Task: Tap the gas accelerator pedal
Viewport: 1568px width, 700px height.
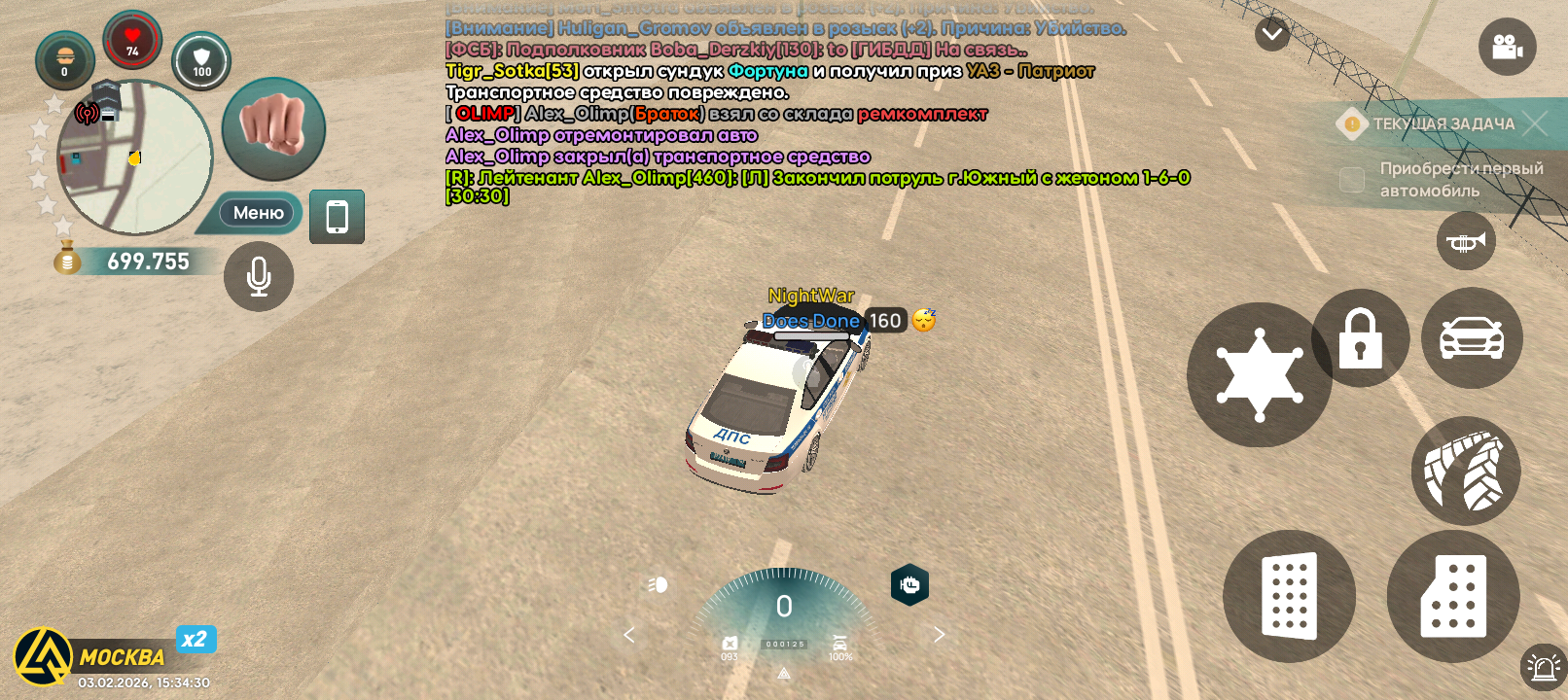Action: (x=1453, y=596)
